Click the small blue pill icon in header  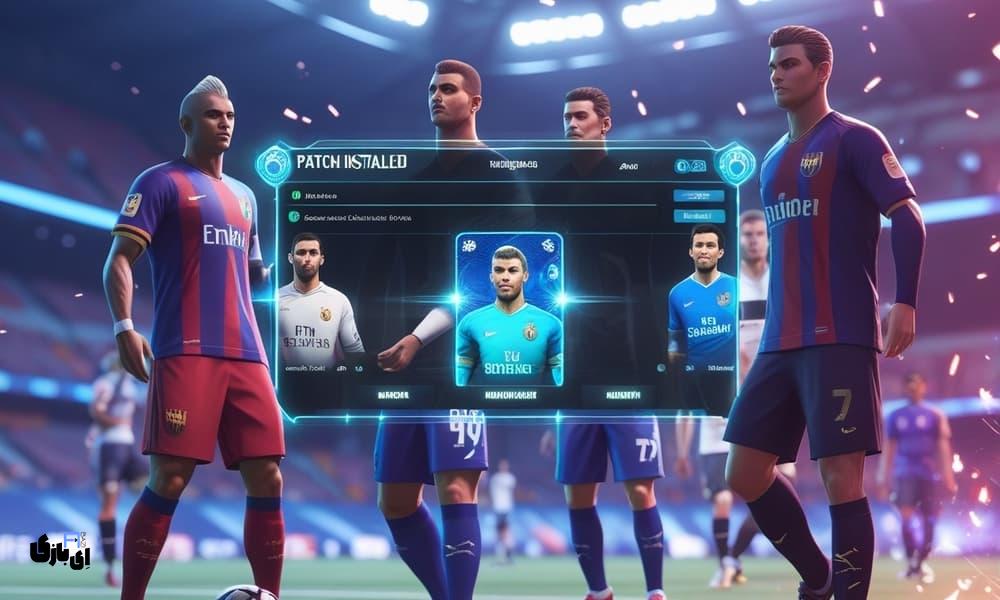pos(690,166)
